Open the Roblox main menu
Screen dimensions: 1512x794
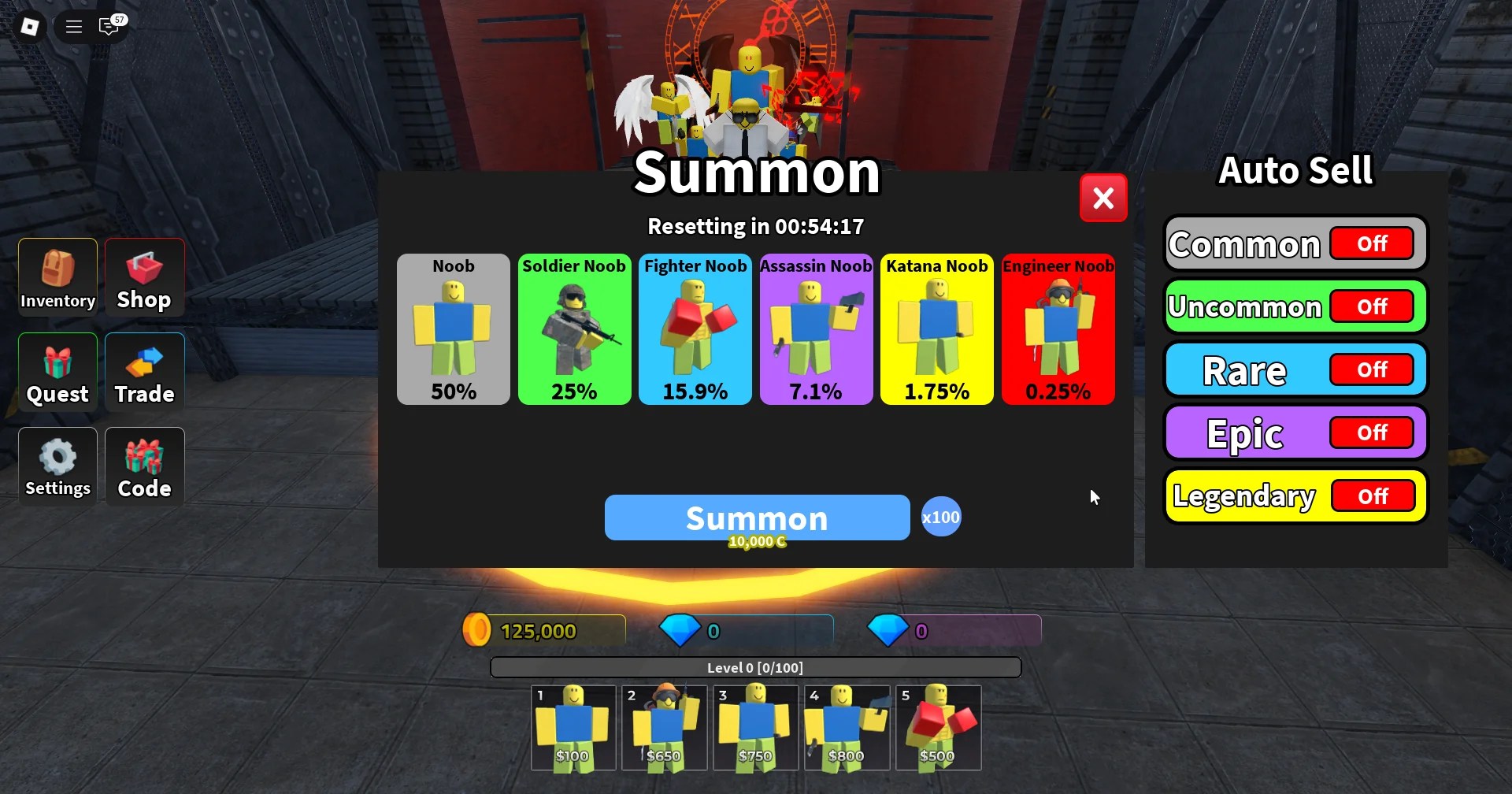pyautogui.click(x=72, y=26)
